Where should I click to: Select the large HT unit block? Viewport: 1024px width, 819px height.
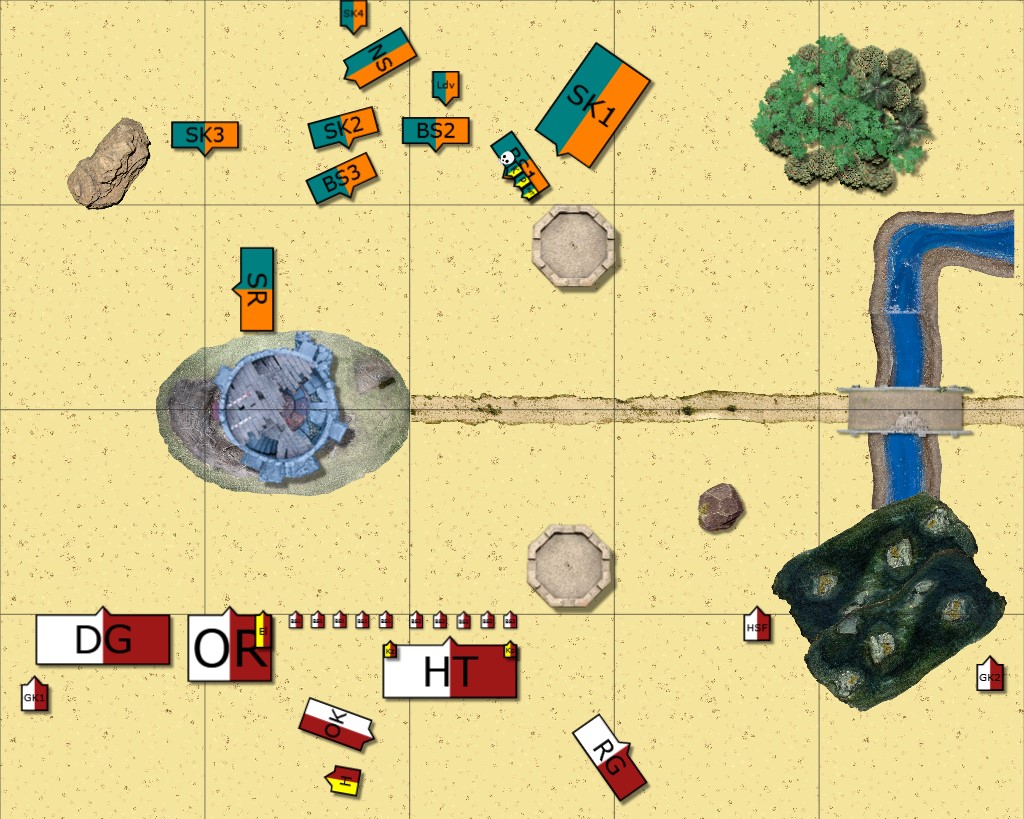[x=450, y=671]
